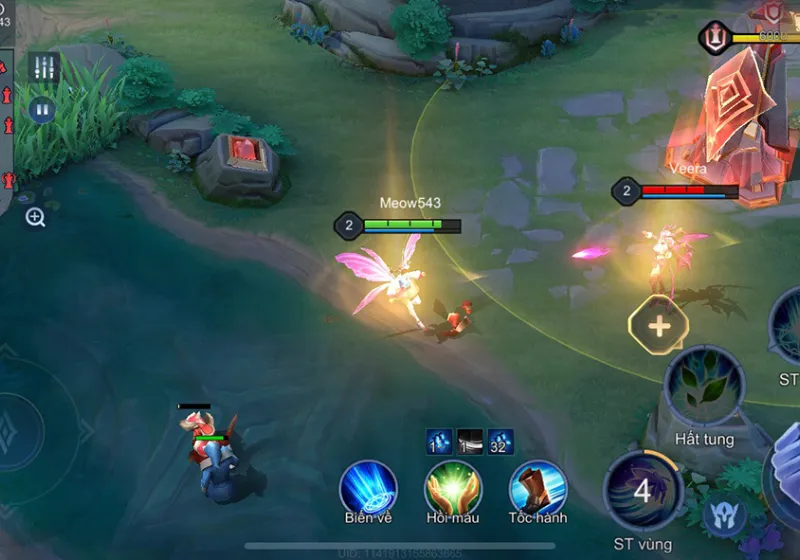The image size is (800, 560).
Task: Click the magnifying glass zoom-in icon
Action: tap(35, 217)
